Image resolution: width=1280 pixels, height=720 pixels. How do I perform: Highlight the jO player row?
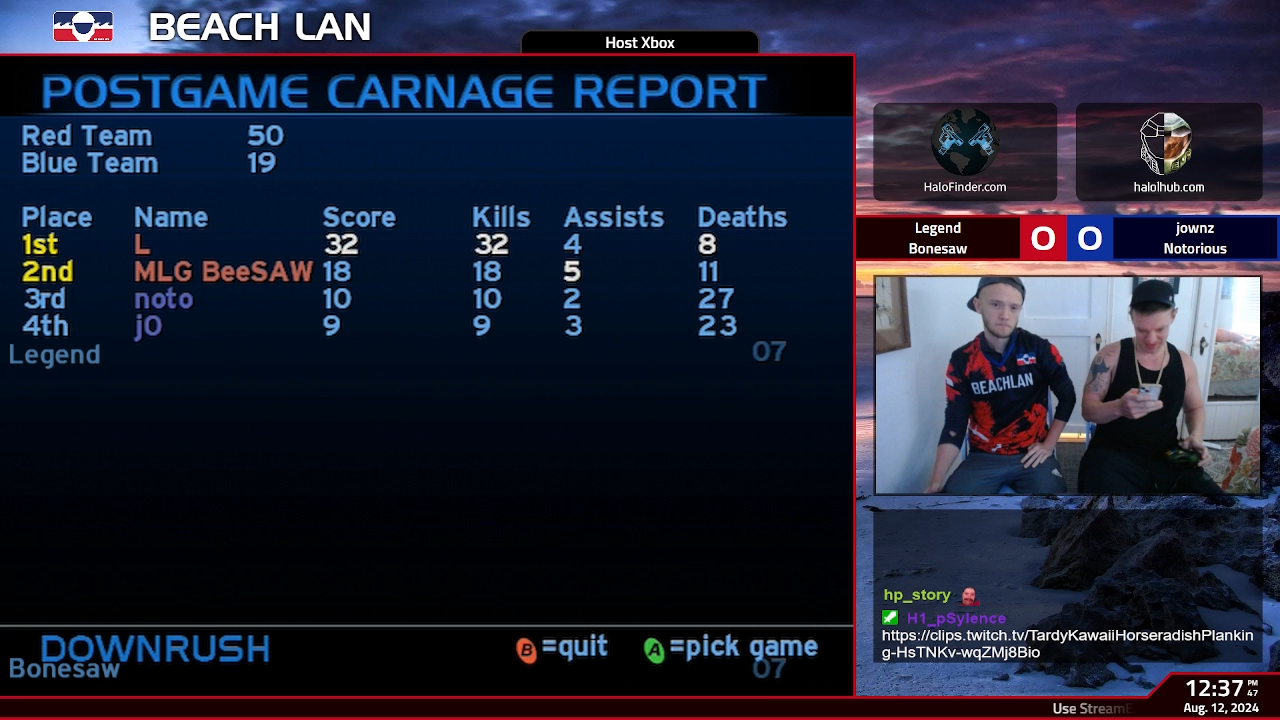[148, 326]
